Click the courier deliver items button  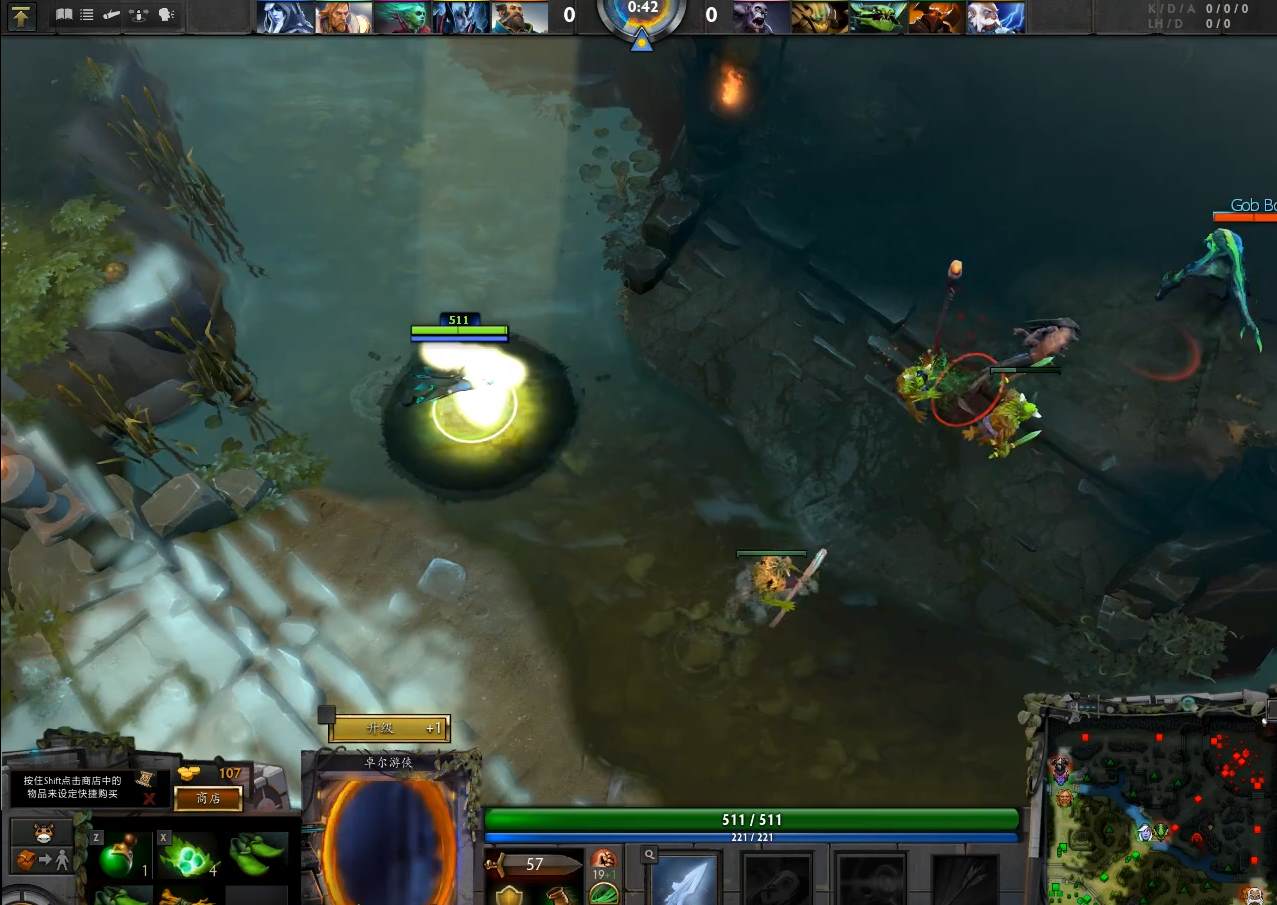[x=41, y=860]
